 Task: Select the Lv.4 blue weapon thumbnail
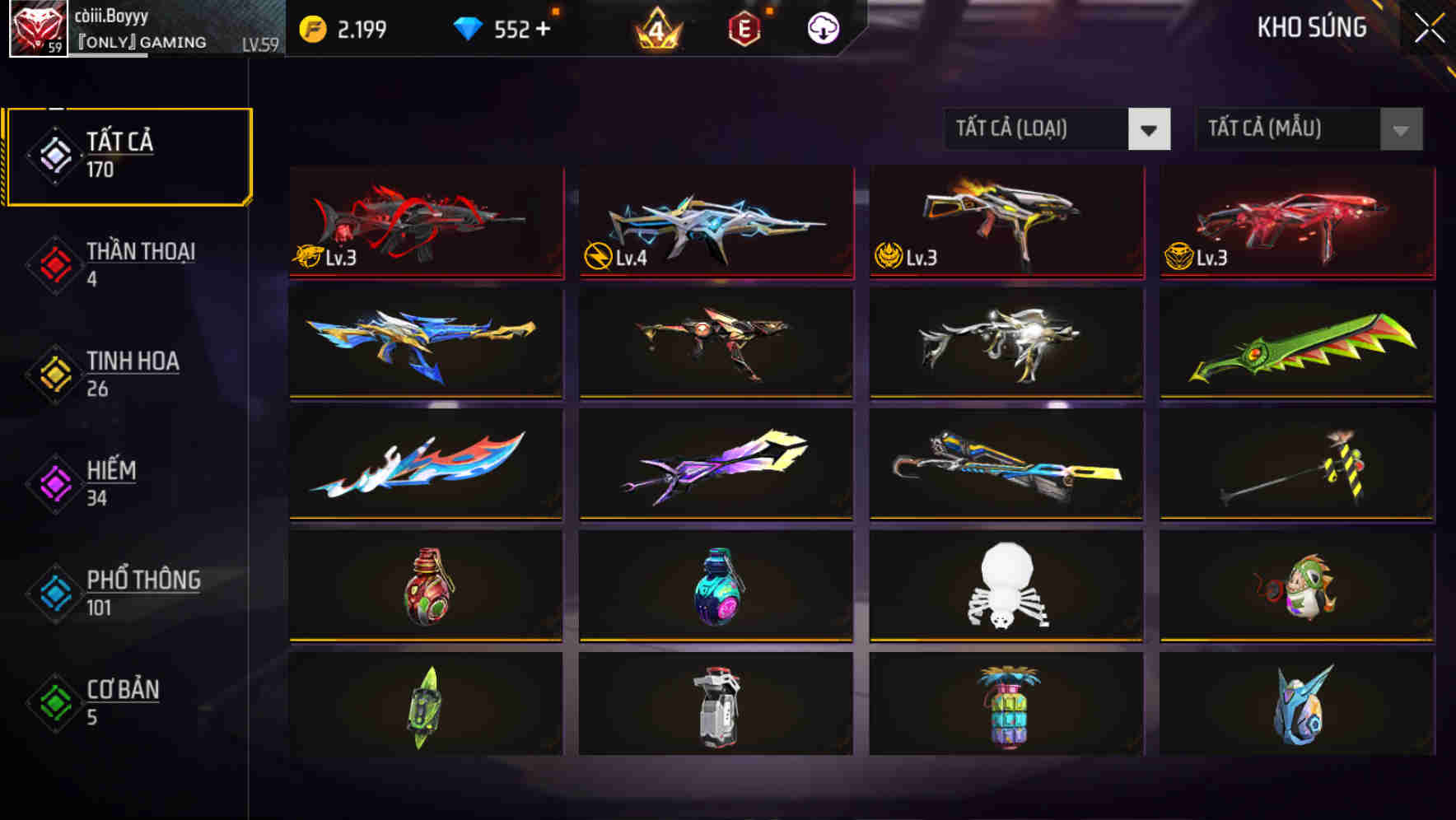click(716, 222)
